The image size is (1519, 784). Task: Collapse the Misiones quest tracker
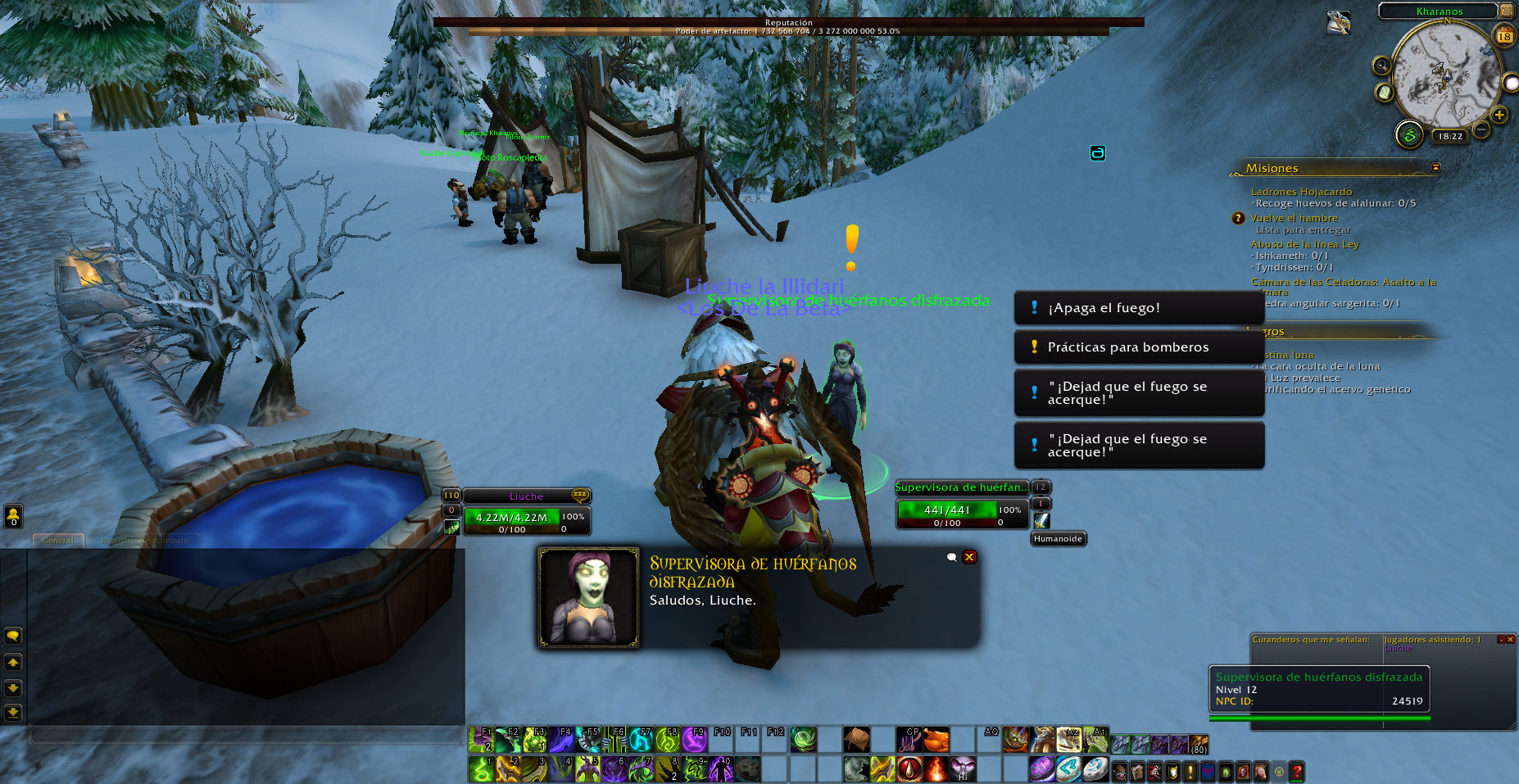1435,167
